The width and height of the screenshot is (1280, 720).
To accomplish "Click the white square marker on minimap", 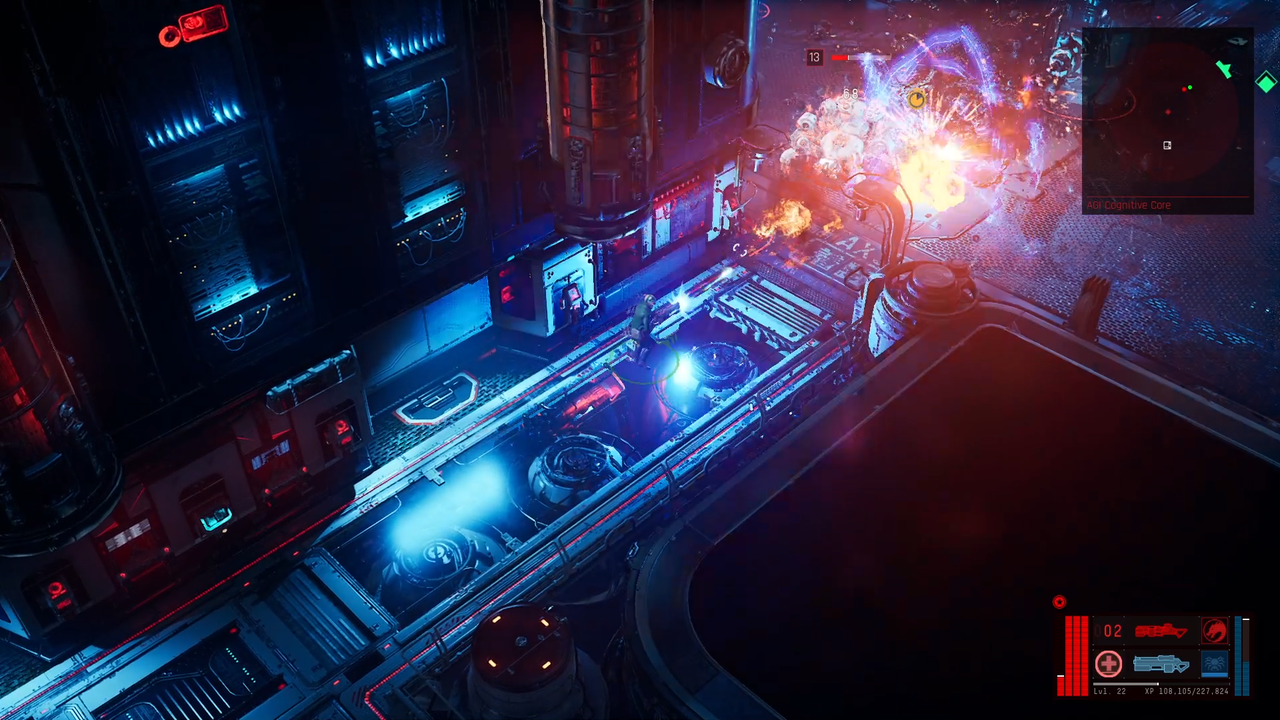I will tap(1167, 146).
